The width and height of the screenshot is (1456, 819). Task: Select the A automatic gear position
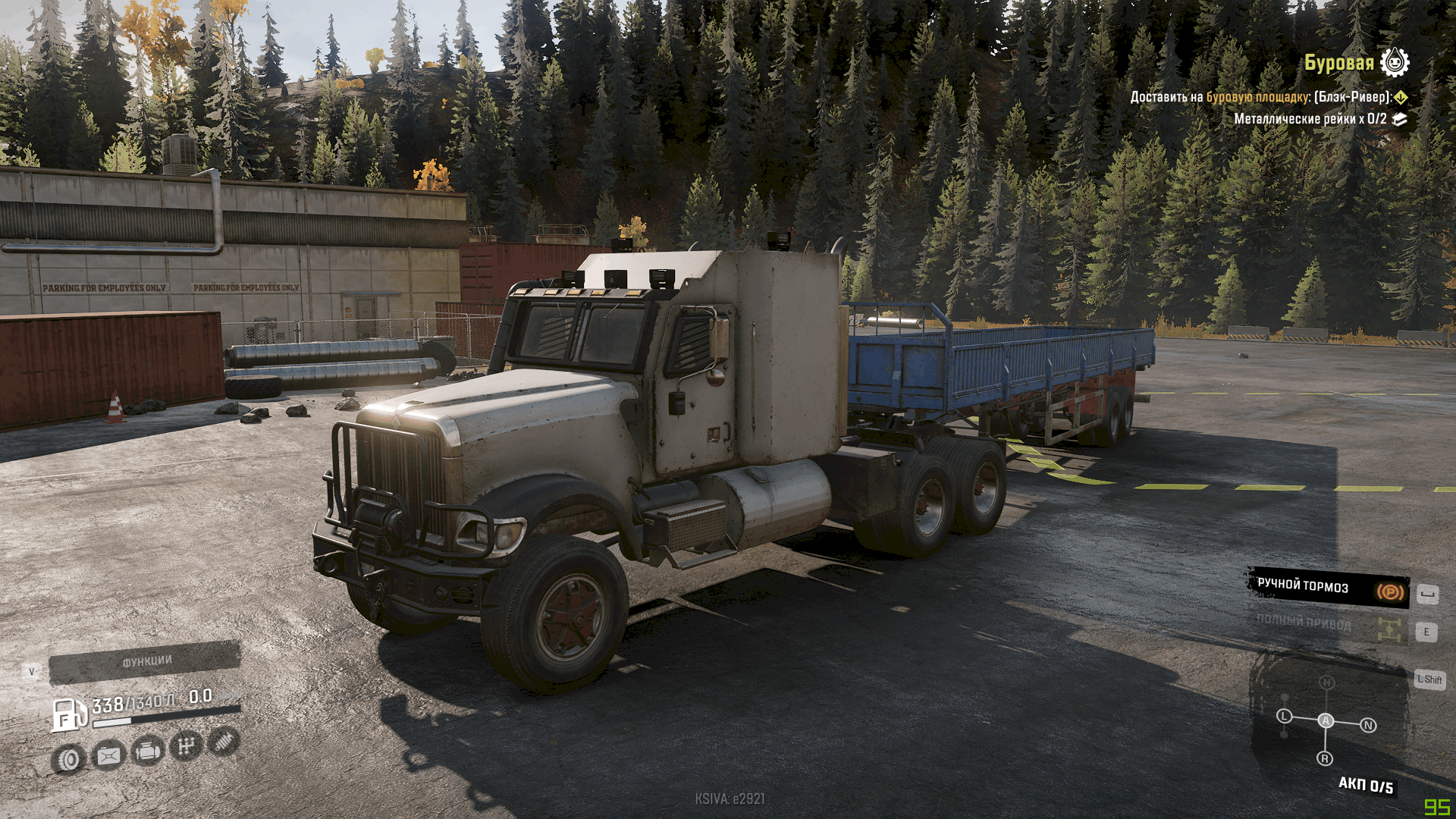click(x=1326, y=720)
